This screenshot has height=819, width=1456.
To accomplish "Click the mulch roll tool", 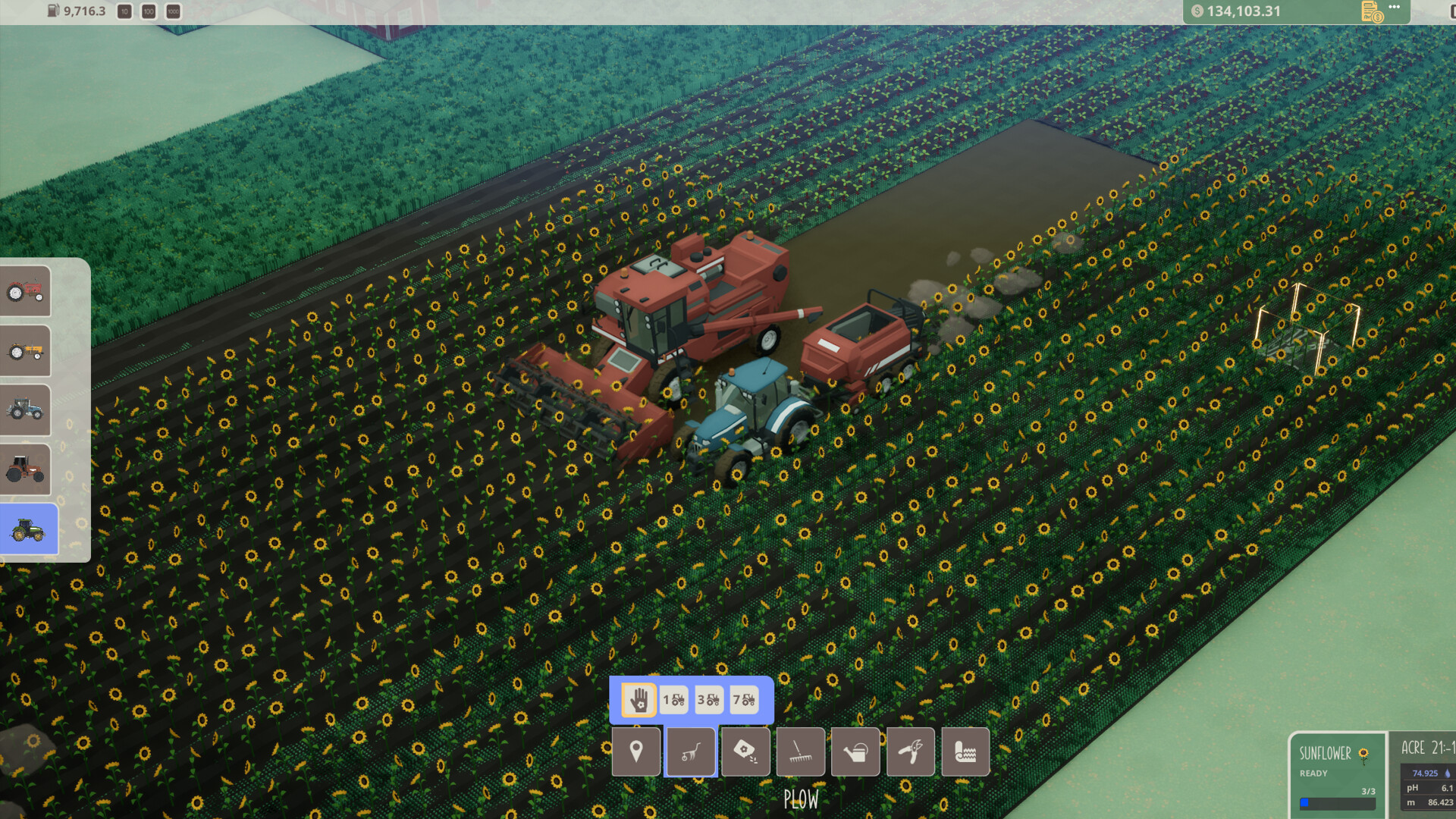I will [965, 752].
